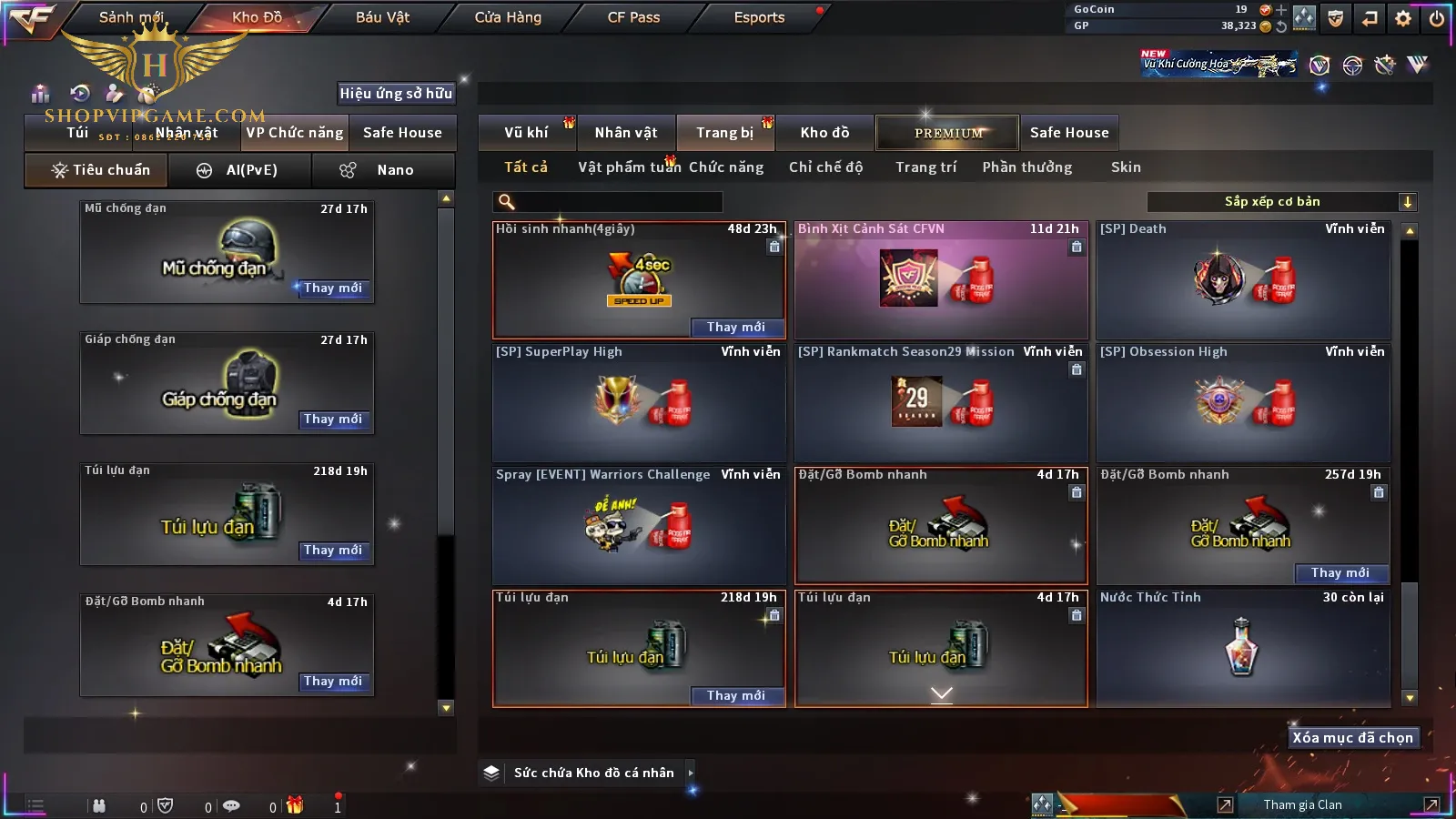Click the power exit icon

[x=1437, y=18]
